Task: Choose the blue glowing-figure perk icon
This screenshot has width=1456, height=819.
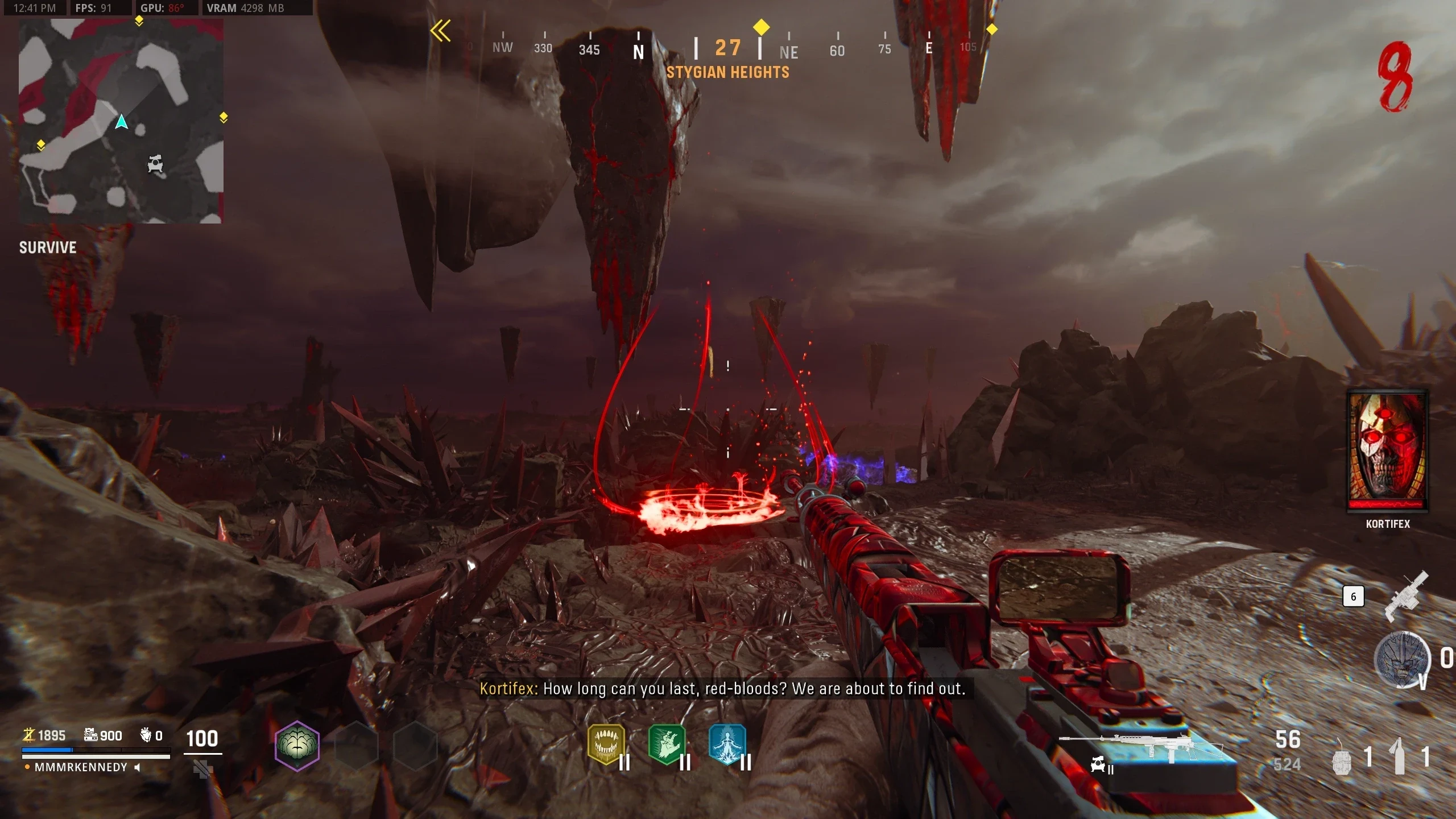Action: coord(727,744)
